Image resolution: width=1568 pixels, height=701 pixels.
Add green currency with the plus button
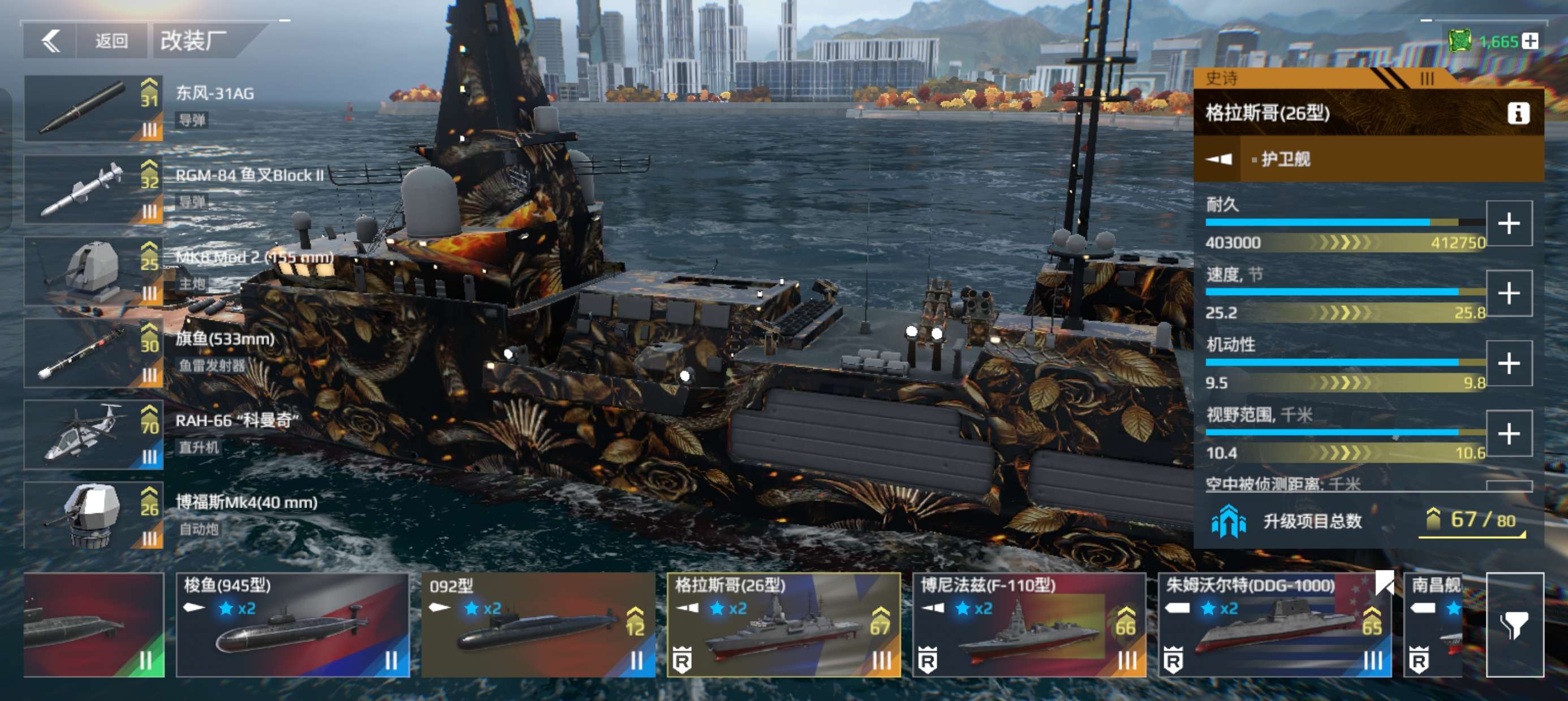(1530, 41)
